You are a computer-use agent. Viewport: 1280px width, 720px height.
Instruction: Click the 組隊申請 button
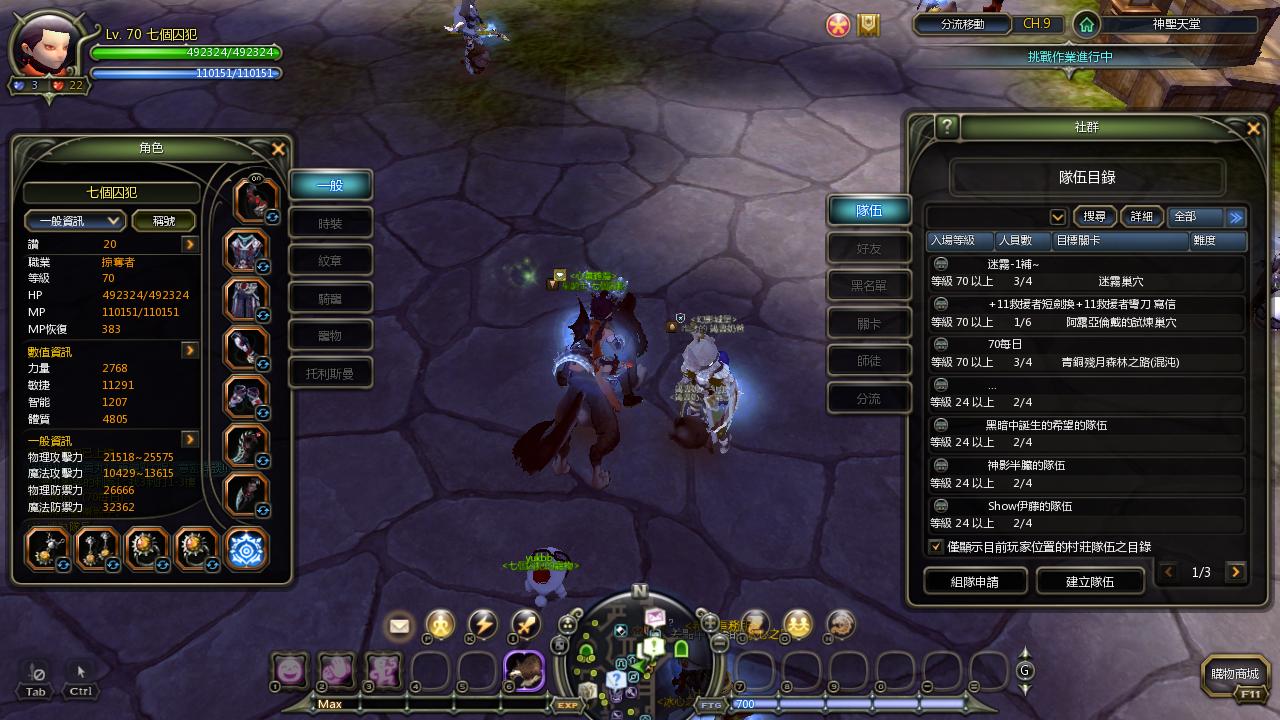coord(975,581)
